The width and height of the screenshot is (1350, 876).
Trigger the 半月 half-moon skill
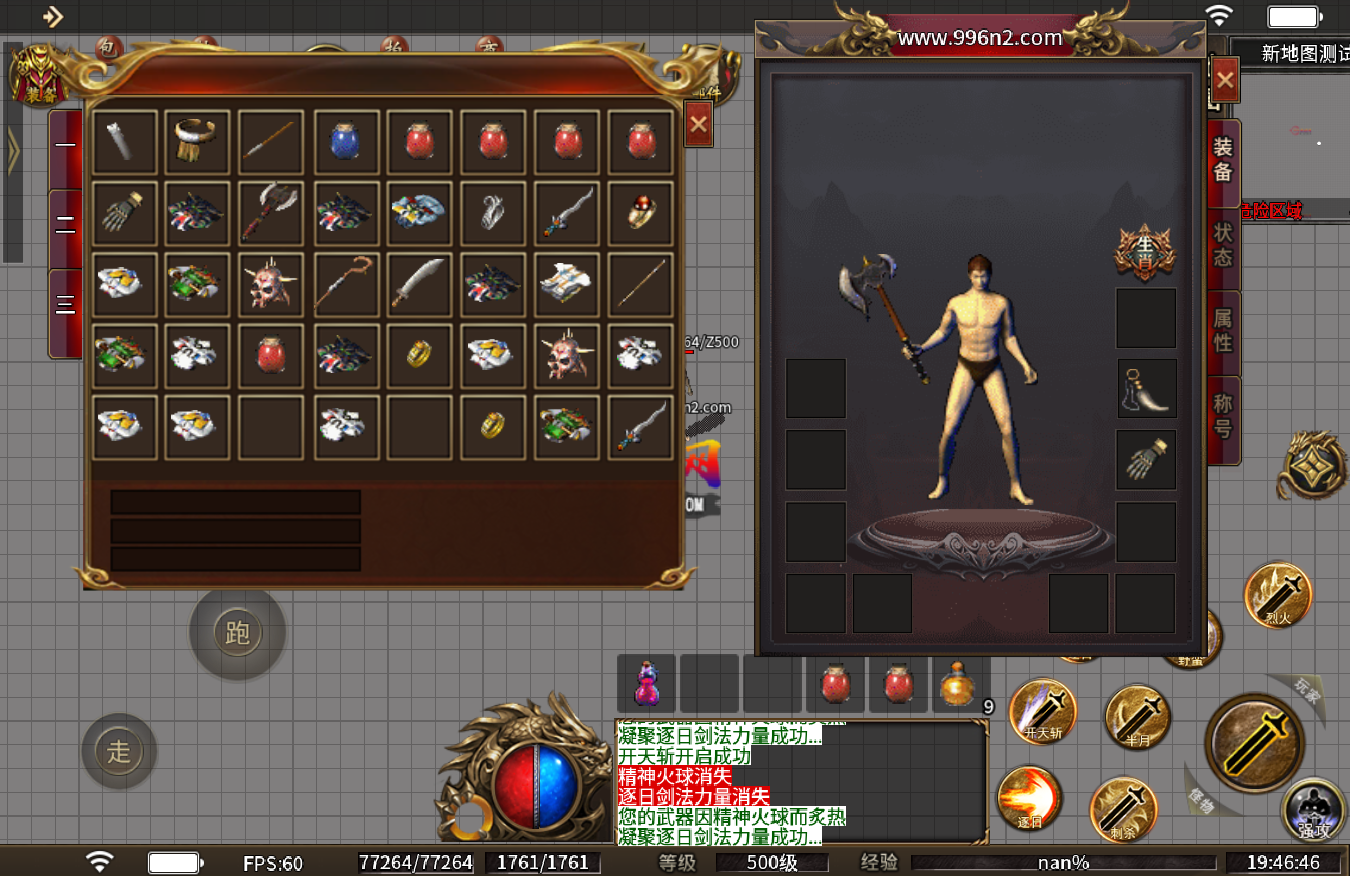1137,716
